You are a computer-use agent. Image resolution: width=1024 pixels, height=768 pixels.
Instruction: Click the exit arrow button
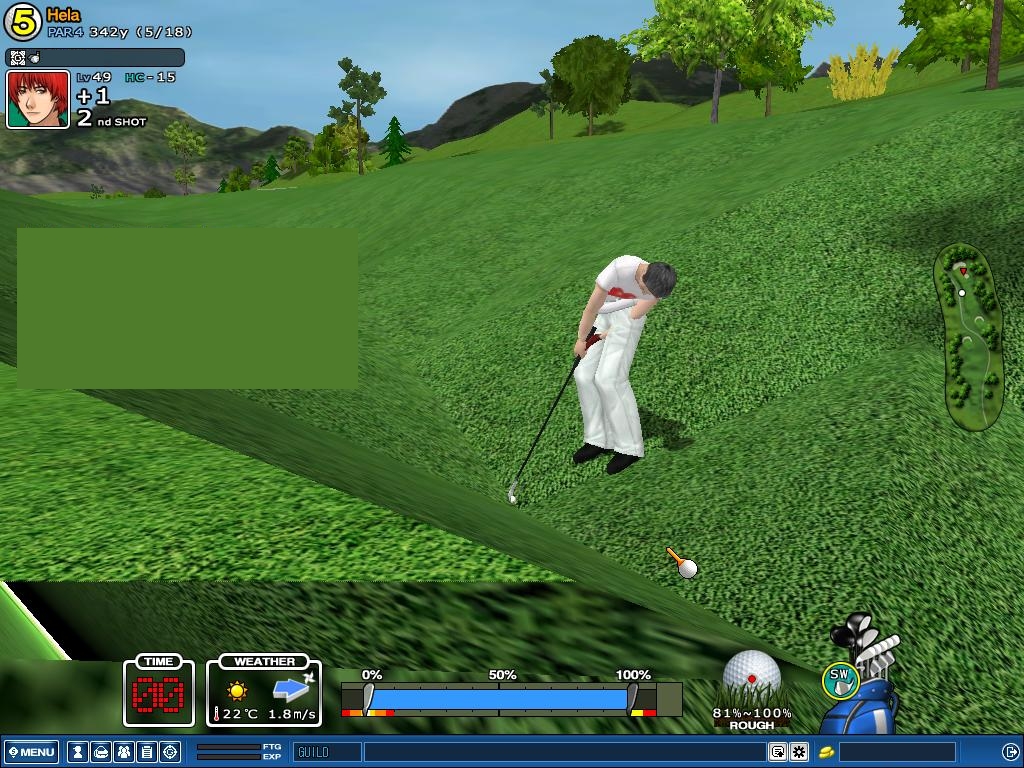1010,752
